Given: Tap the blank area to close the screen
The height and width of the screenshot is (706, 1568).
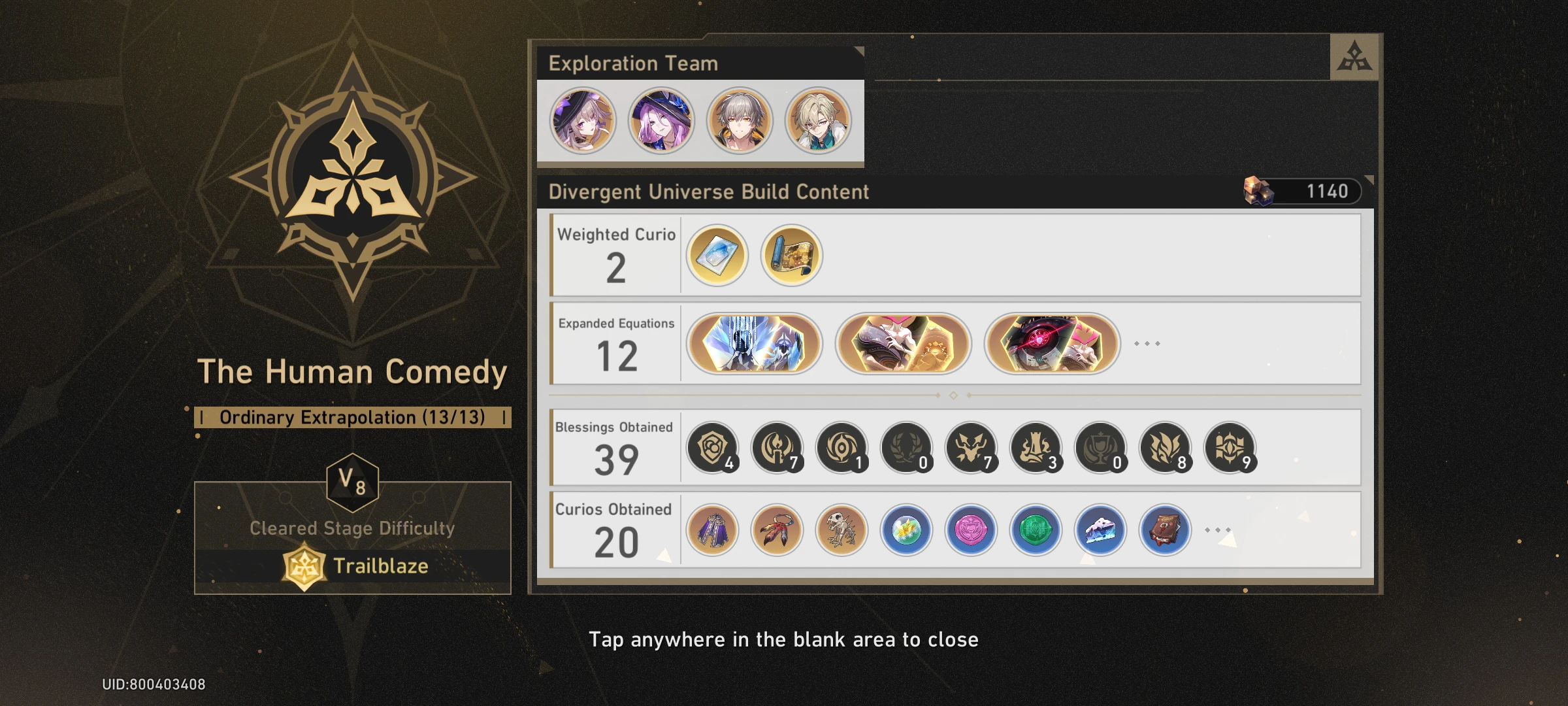Looking at the screenshot, I should [x=784, y=639].
